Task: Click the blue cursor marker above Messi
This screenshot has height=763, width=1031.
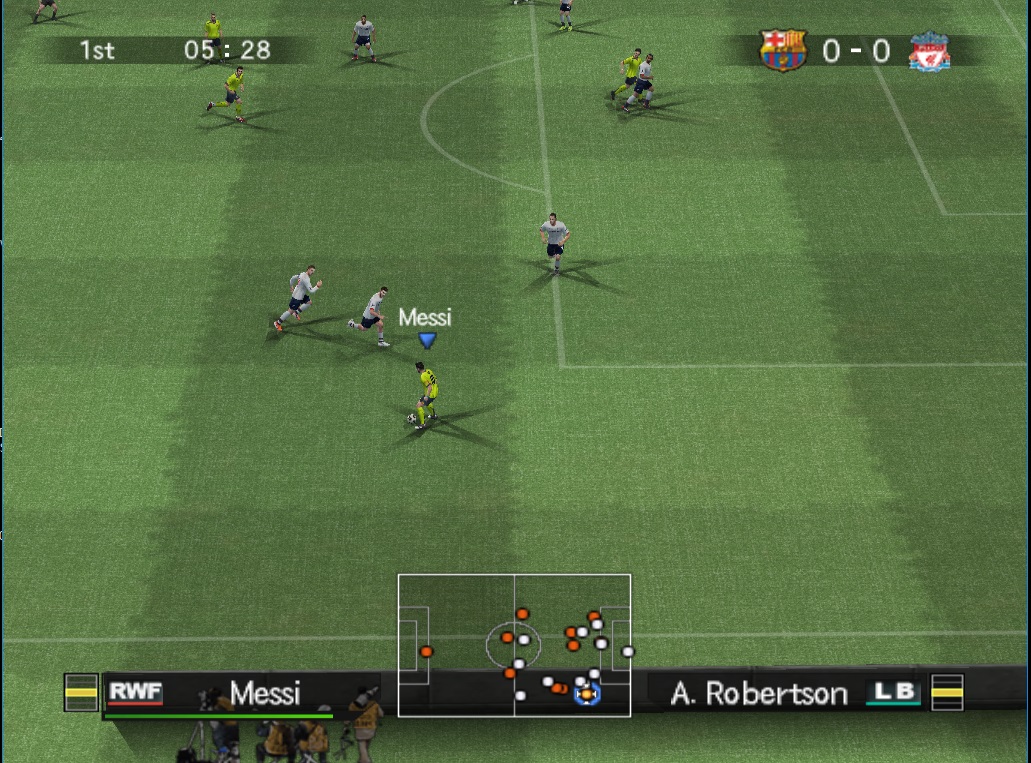Action: pos(427,340)
